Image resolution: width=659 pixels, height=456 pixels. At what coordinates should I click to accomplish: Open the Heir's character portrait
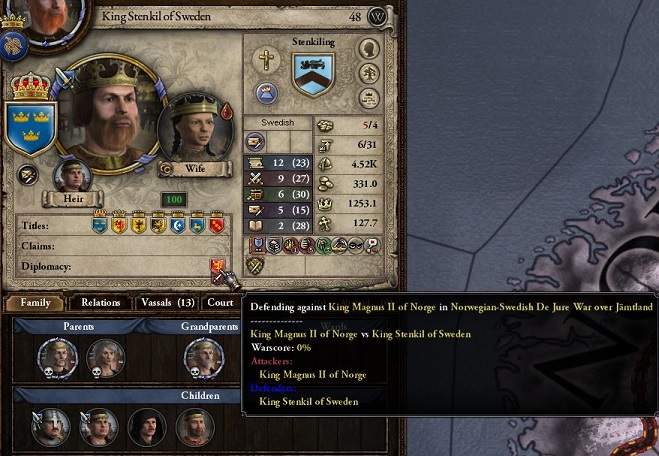[72, 176]
